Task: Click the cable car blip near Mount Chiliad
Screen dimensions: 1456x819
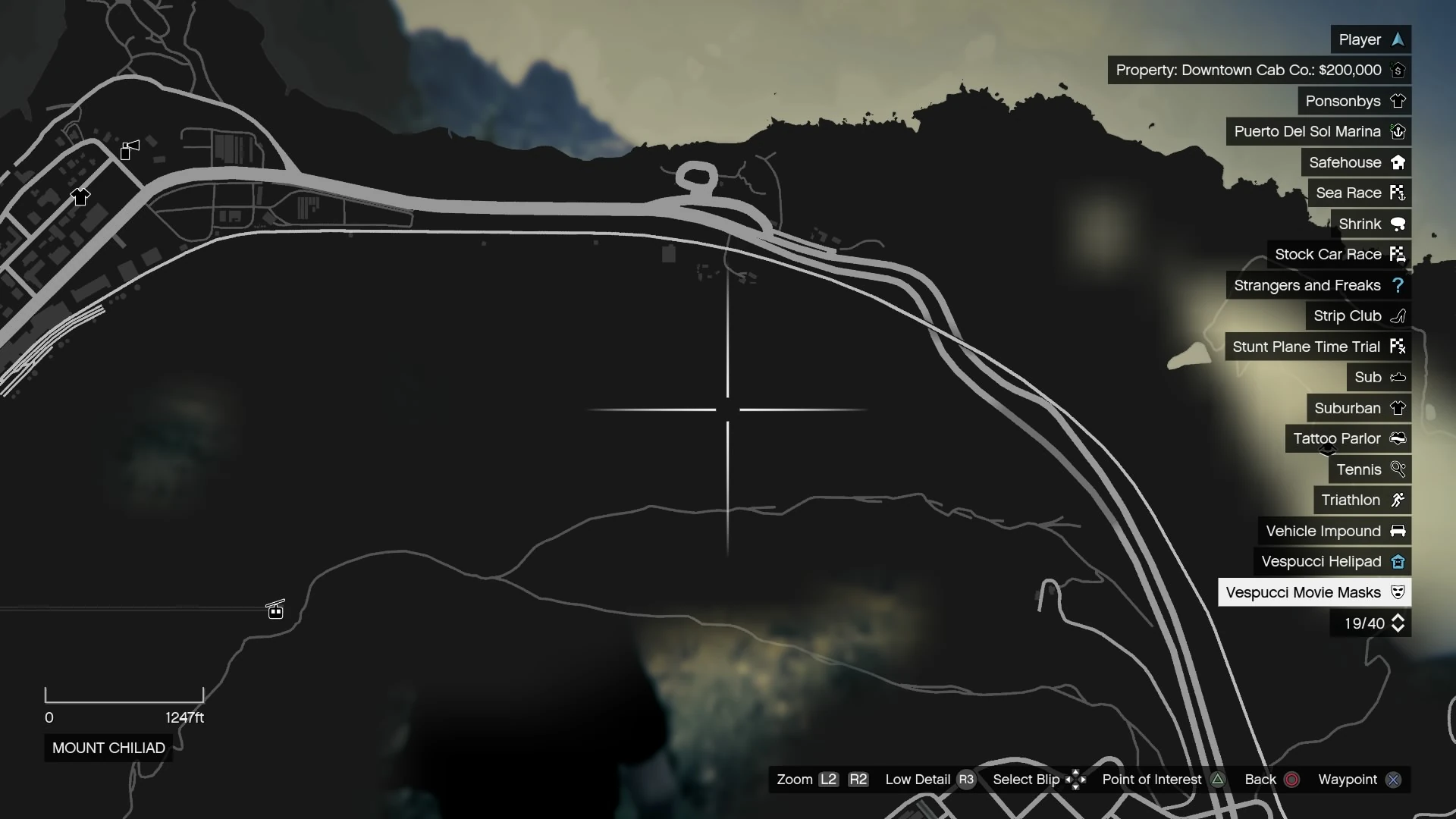Action: (275, 609)
